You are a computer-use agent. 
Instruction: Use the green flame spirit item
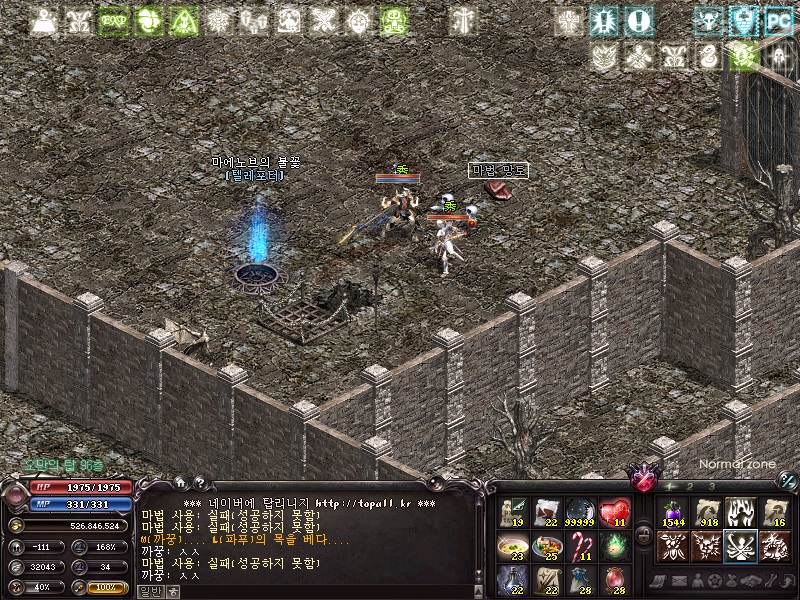coord(614,545)
